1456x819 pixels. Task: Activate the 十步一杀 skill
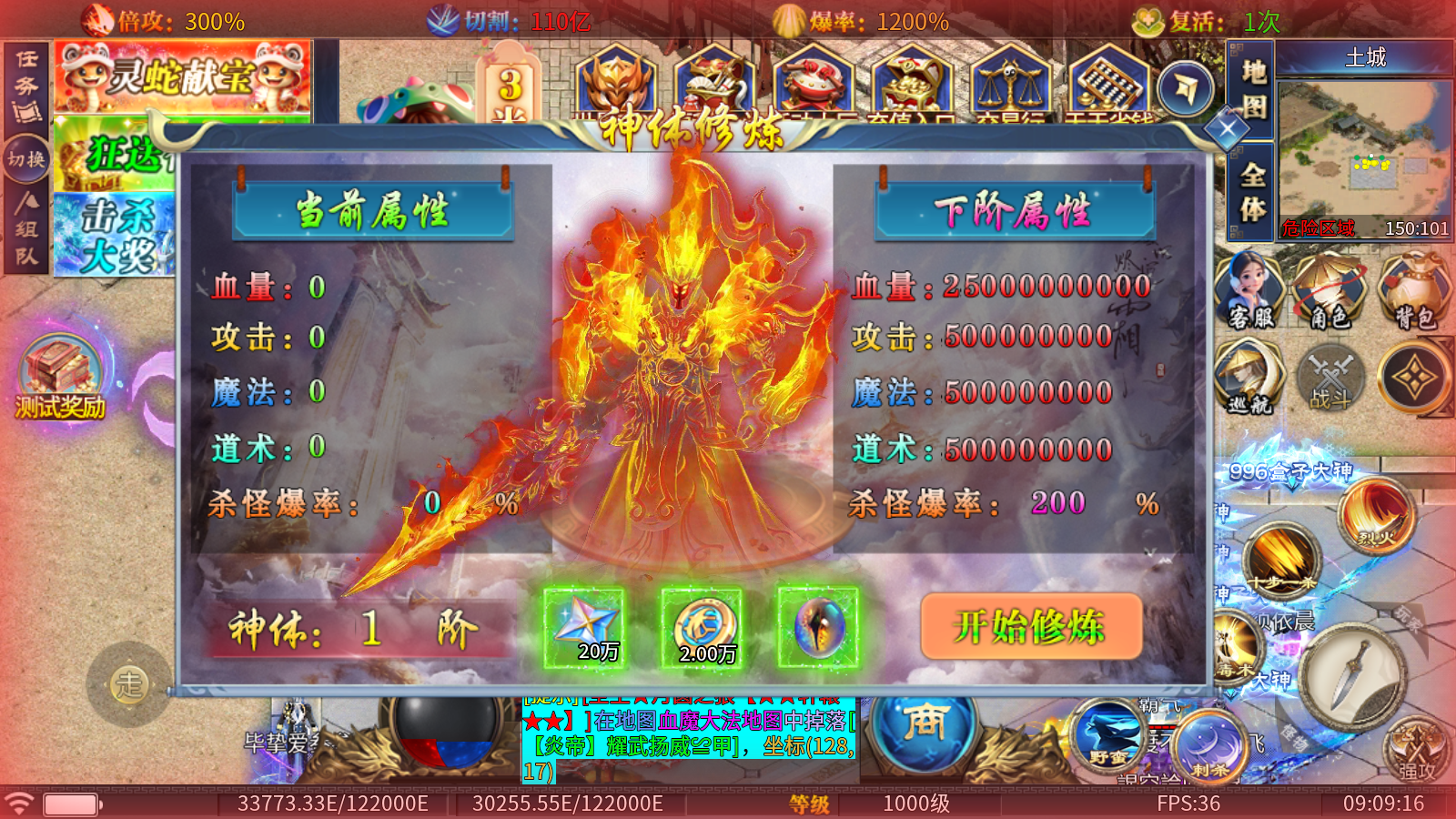coord(1281,558)
